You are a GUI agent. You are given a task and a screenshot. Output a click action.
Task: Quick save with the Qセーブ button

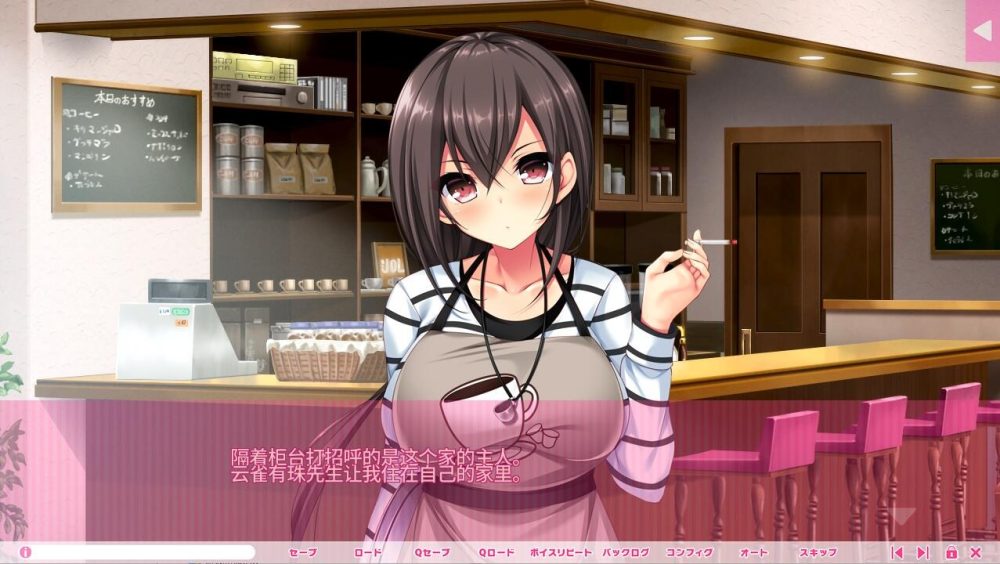point(432,552)
